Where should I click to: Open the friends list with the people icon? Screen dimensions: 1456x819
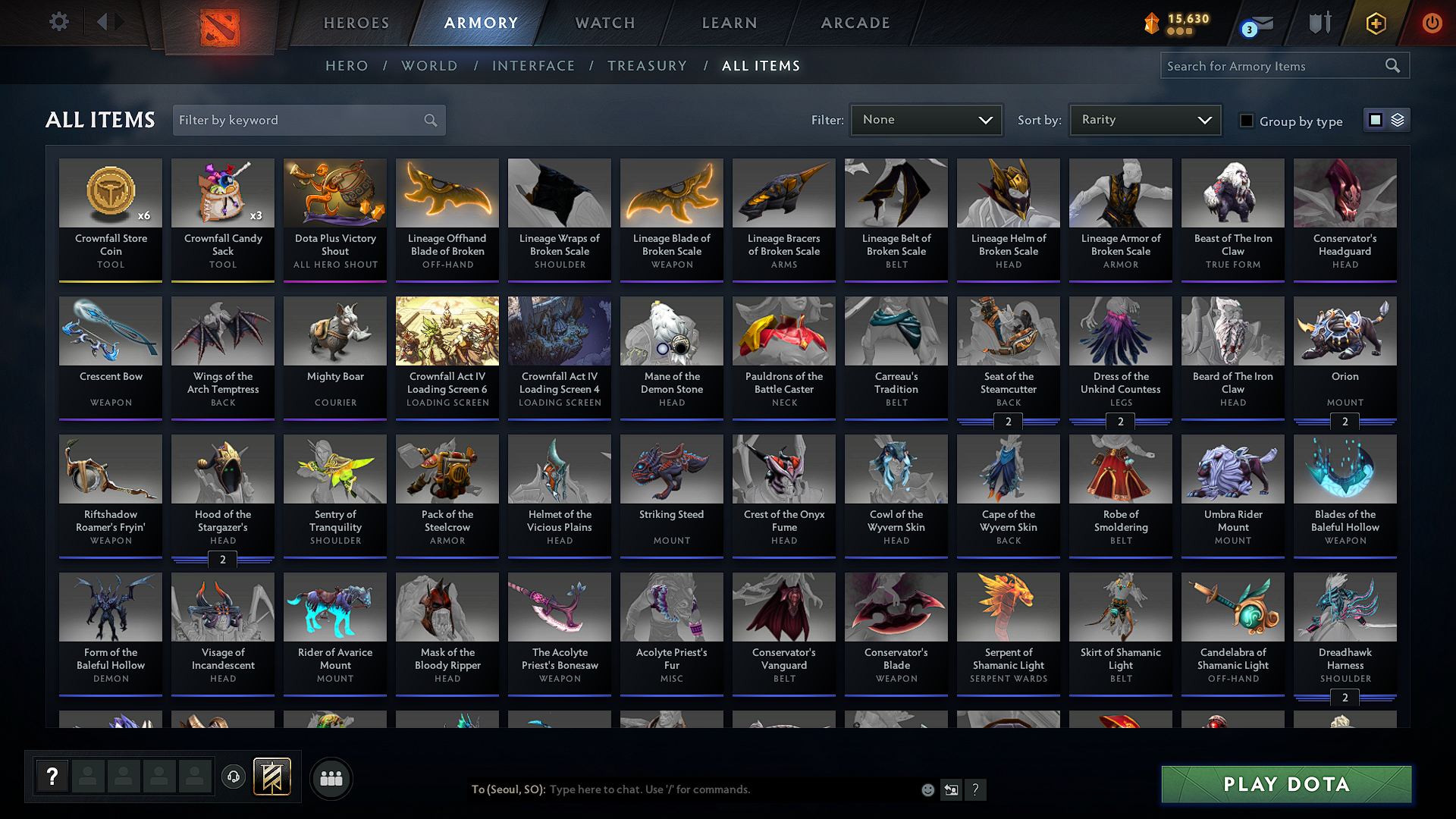331,778
